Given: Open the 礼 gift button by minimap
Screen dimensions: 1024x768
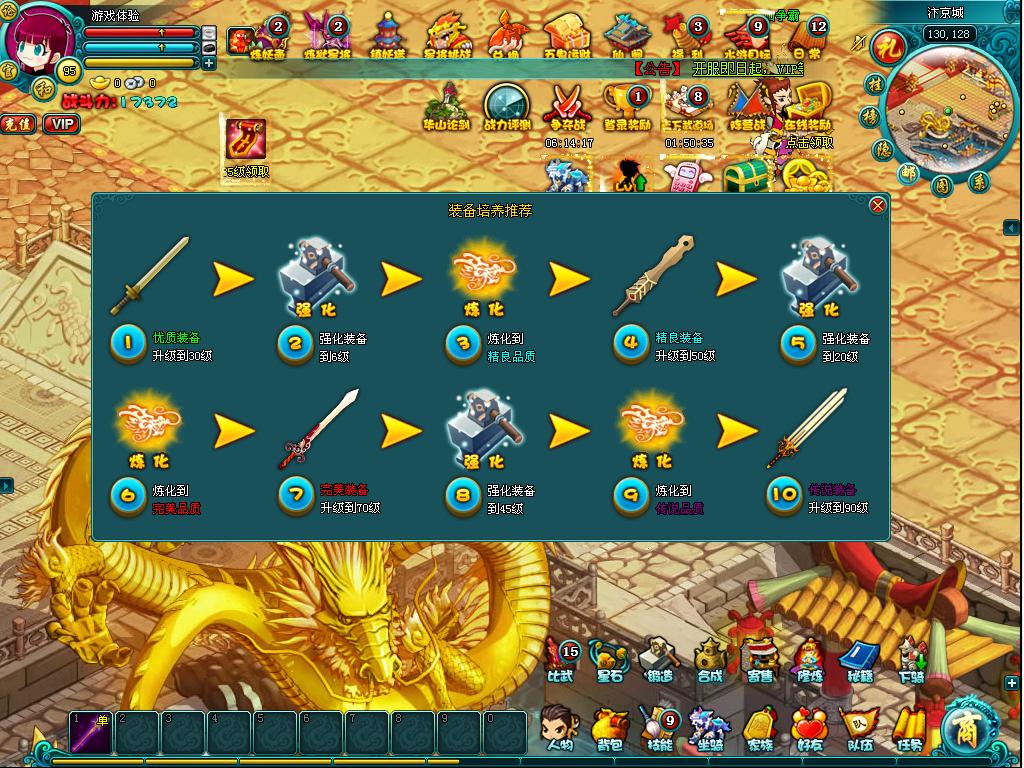Looking at the screenshot, I should [886, 46].
